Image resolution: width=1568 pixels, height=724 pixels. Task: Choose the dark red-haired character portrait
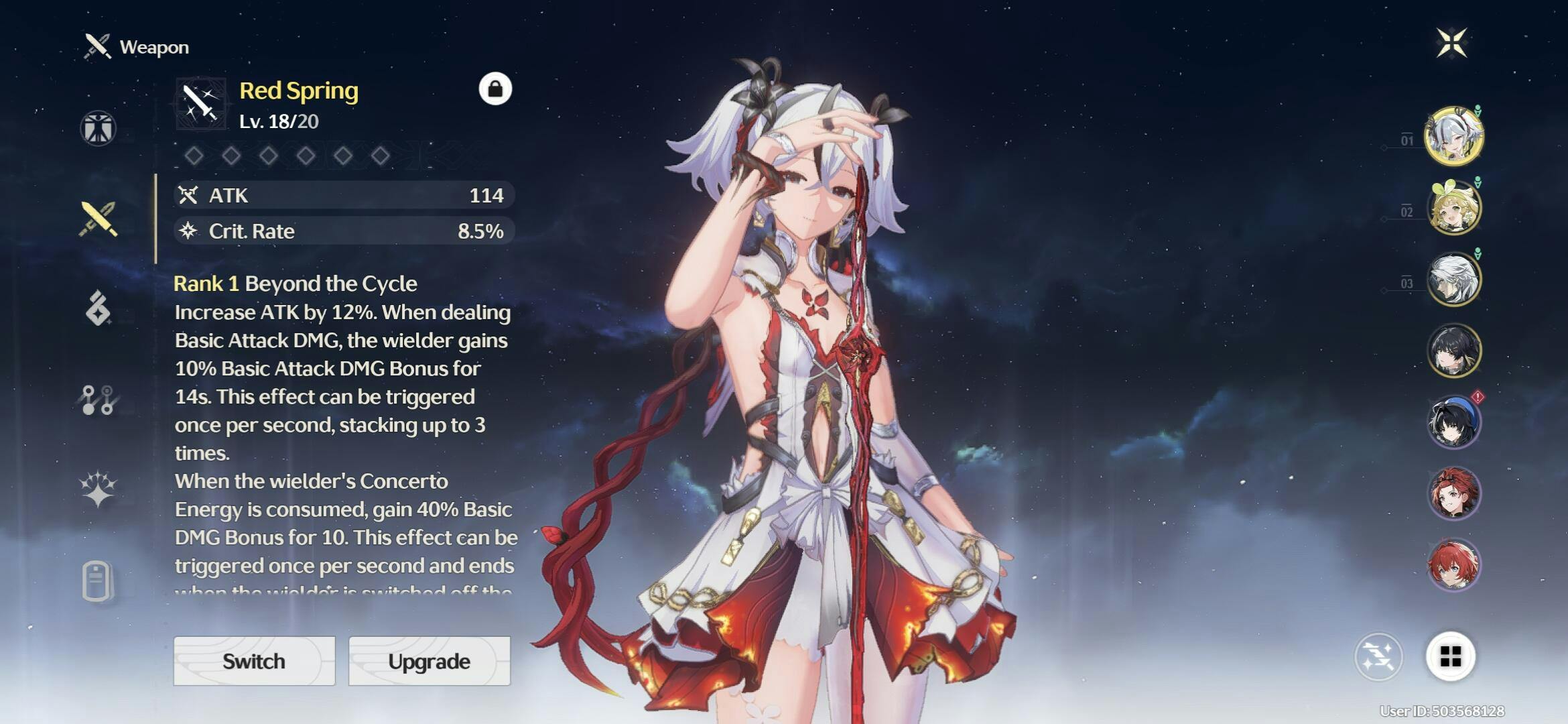[x=1453, y=494]
